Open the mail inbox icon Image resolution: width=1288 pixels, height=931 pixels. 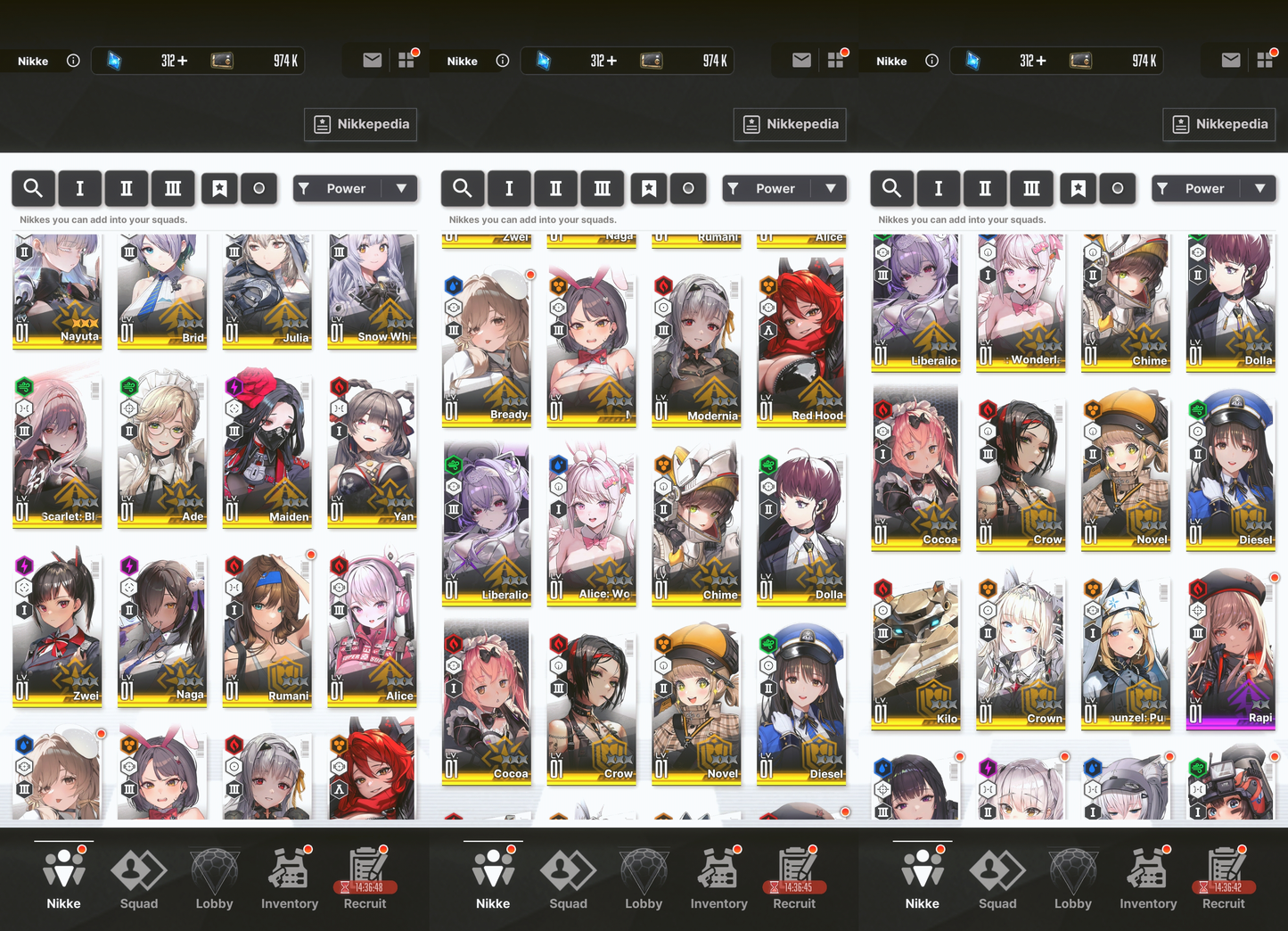tap(371, 60)
